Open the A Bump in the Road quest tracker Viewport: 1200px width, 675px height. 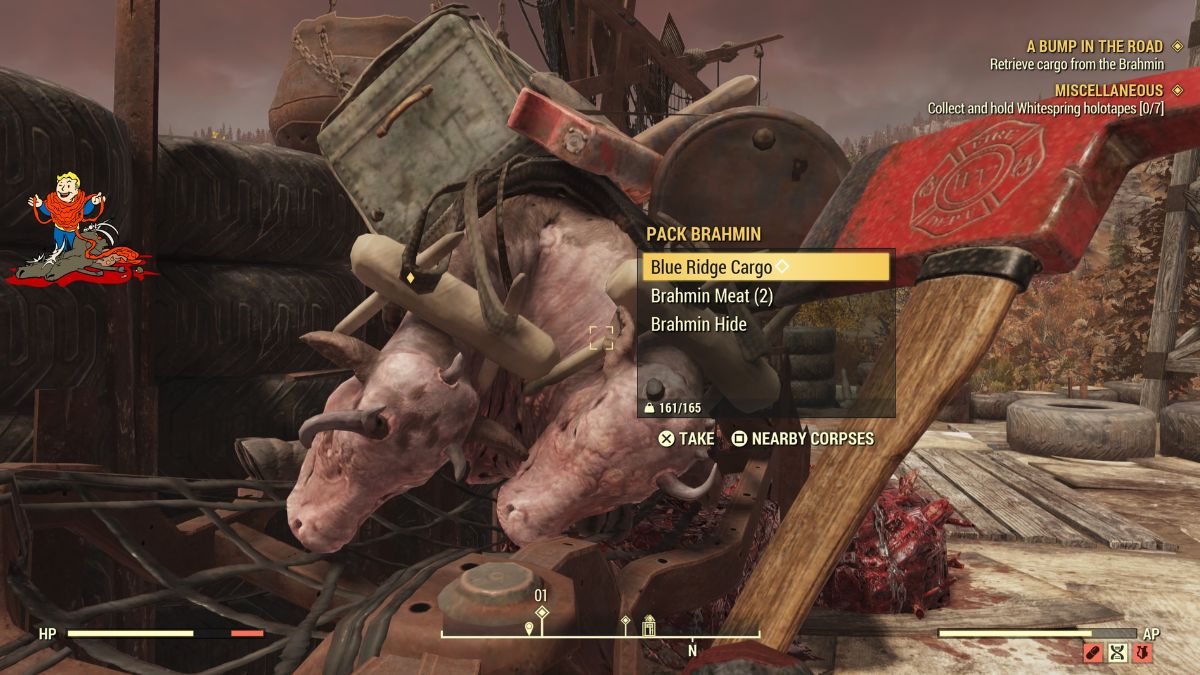pos(1095,46)
